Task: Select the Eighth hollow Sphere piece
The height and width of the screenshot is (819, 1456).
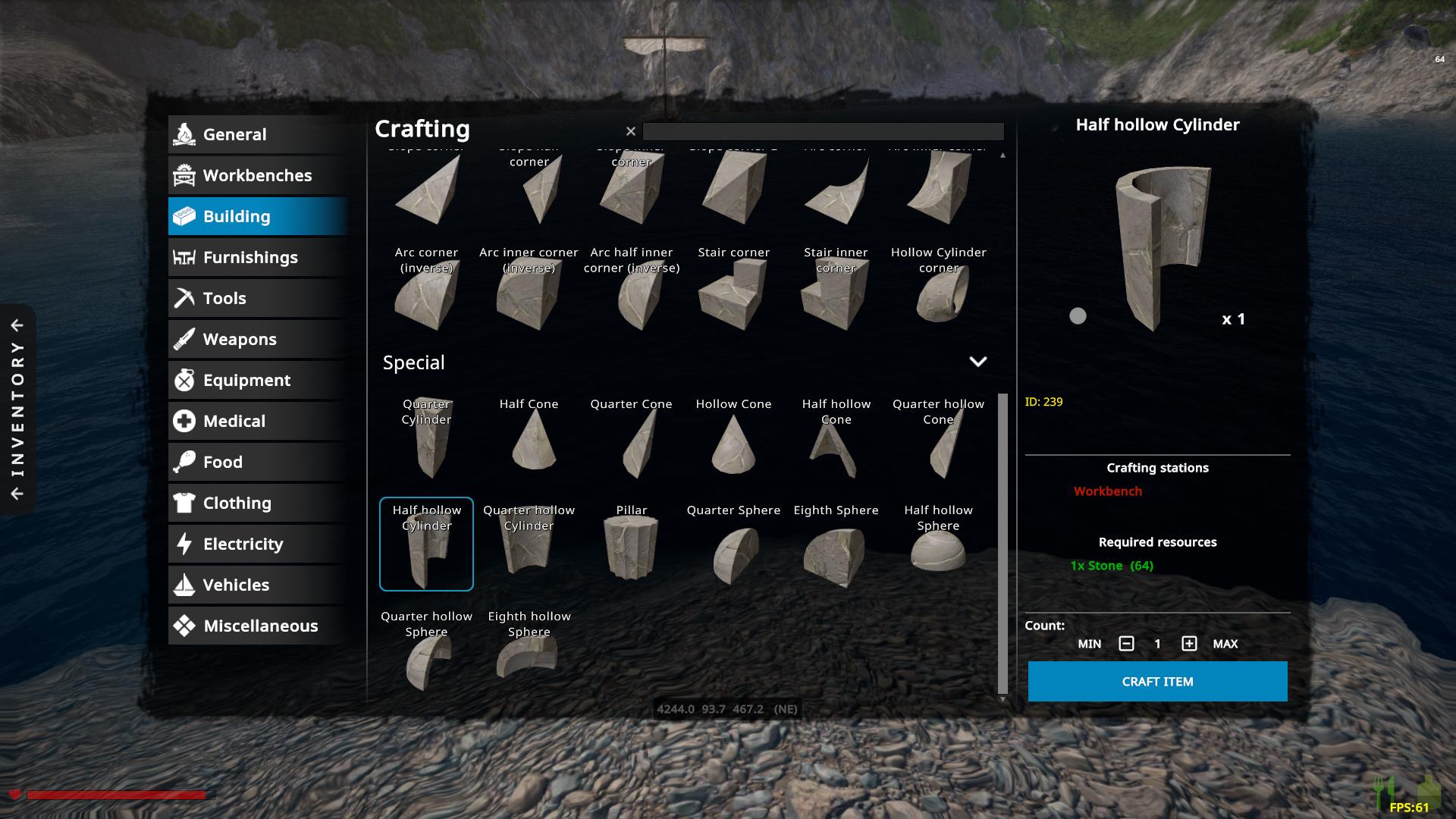Action: 529,651
